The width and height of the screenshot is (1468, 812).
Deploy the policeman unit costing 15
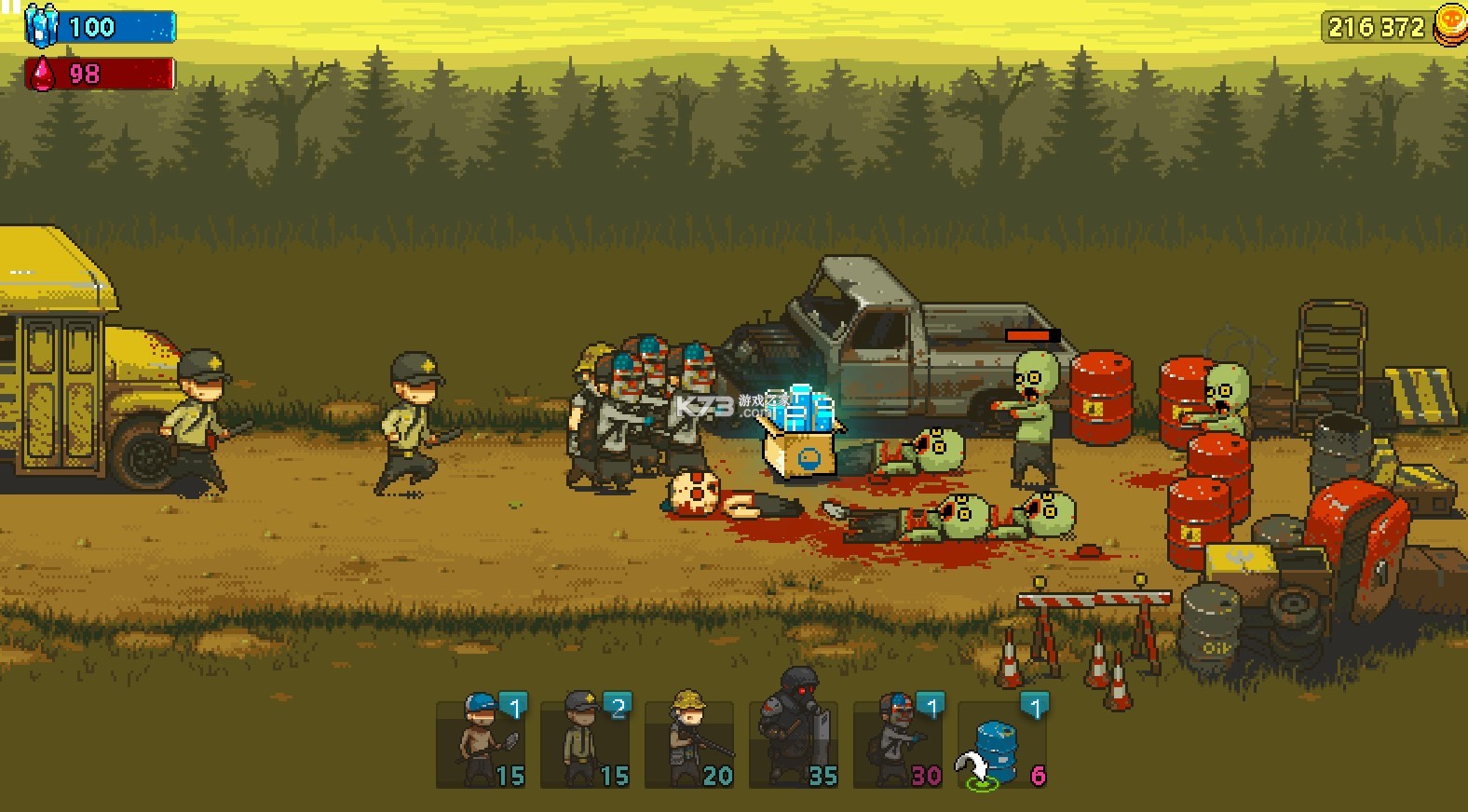pos(585,743)
